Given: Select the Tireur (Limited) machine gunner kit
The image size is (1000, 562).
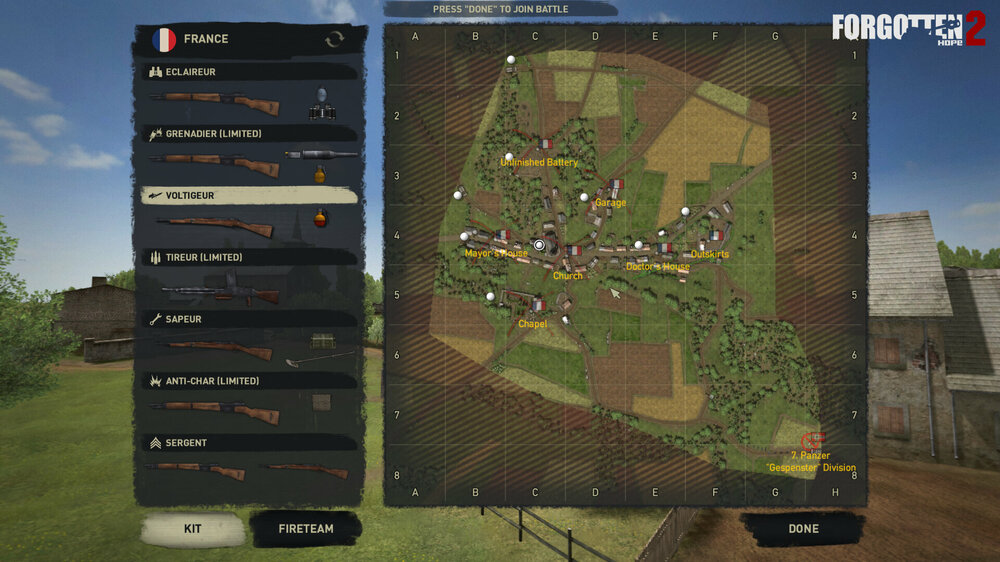Looking at the screenshot, I should [250, 258].
